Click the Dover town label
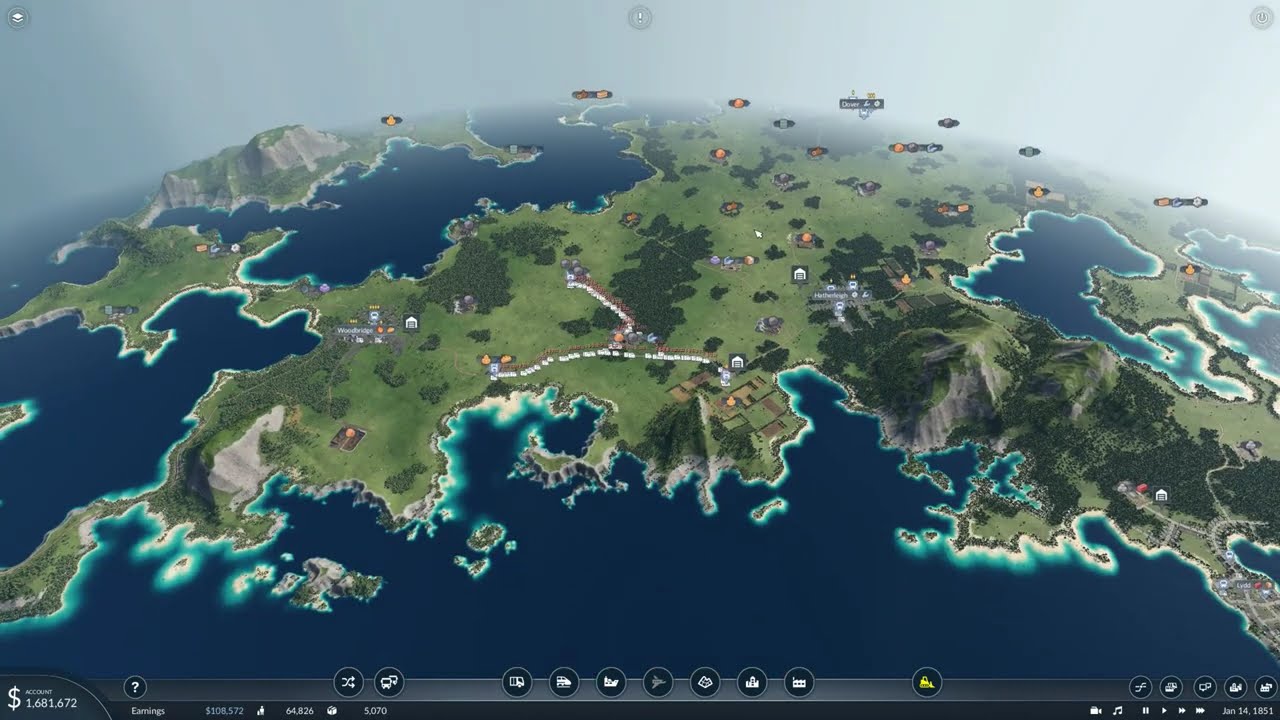The image size is (1280, 720). tap(852, 103)
